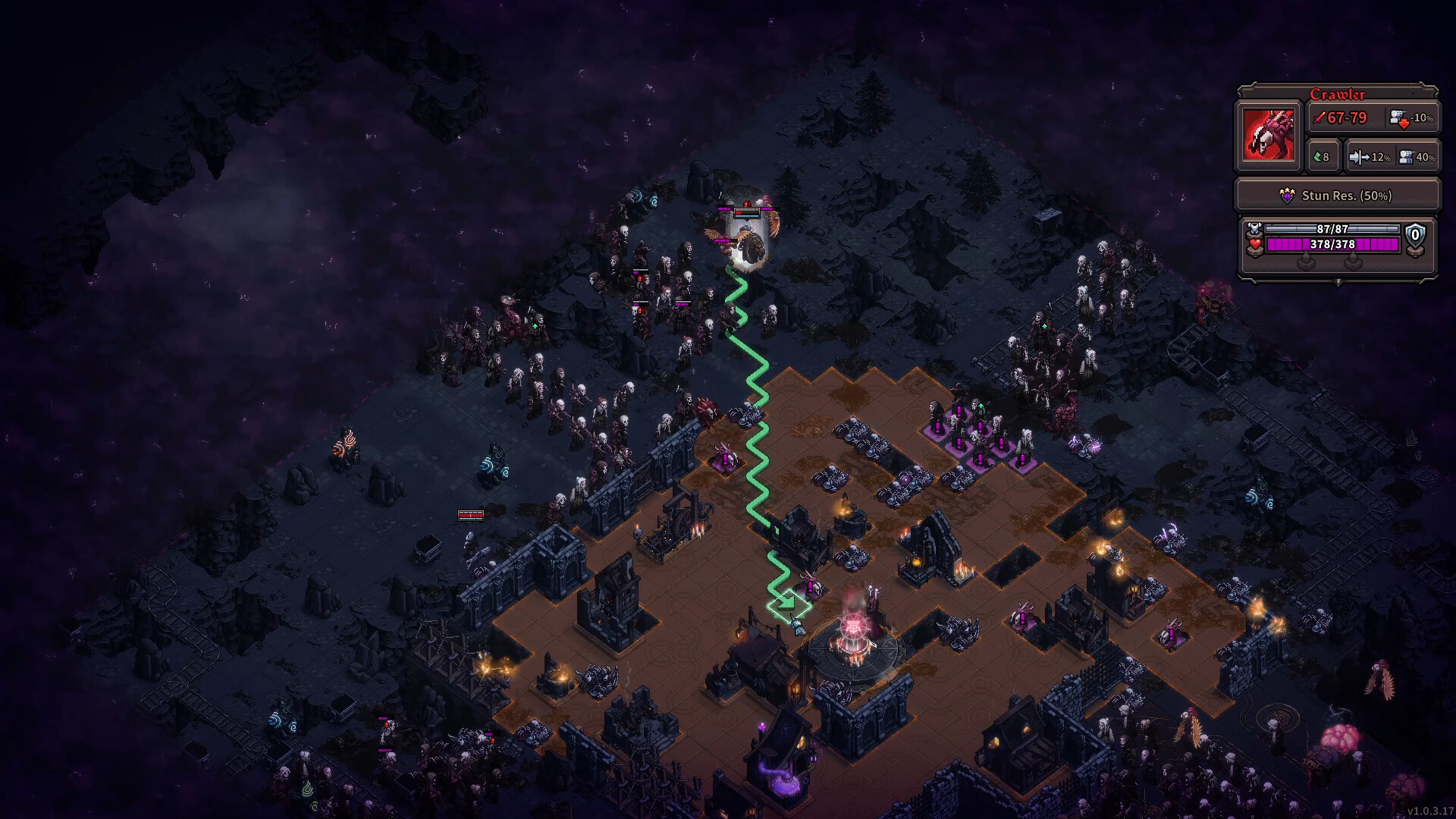The width and height of the screenshot is (1456, 819).
Task: Click the shield block icon showing 0
Action: (1415, 236)
